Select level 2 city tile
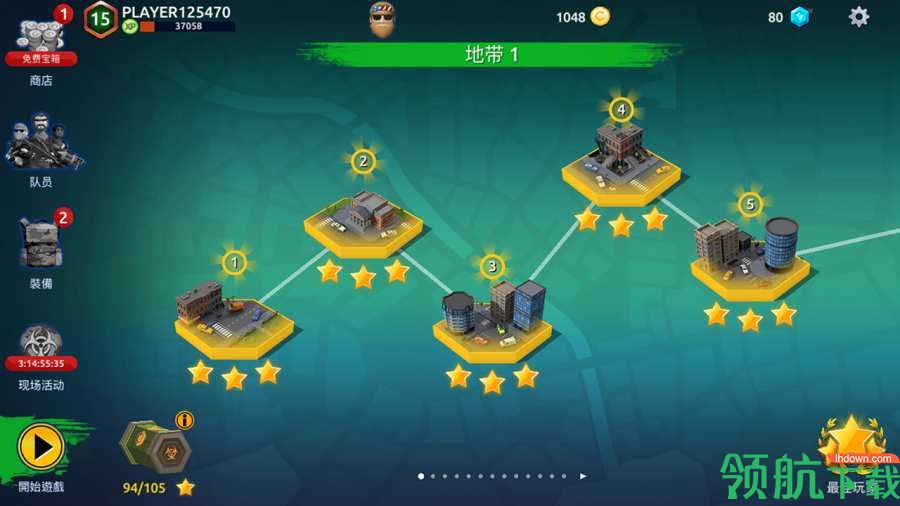Screen dimensions: 900x506 (x=363, y=216)
